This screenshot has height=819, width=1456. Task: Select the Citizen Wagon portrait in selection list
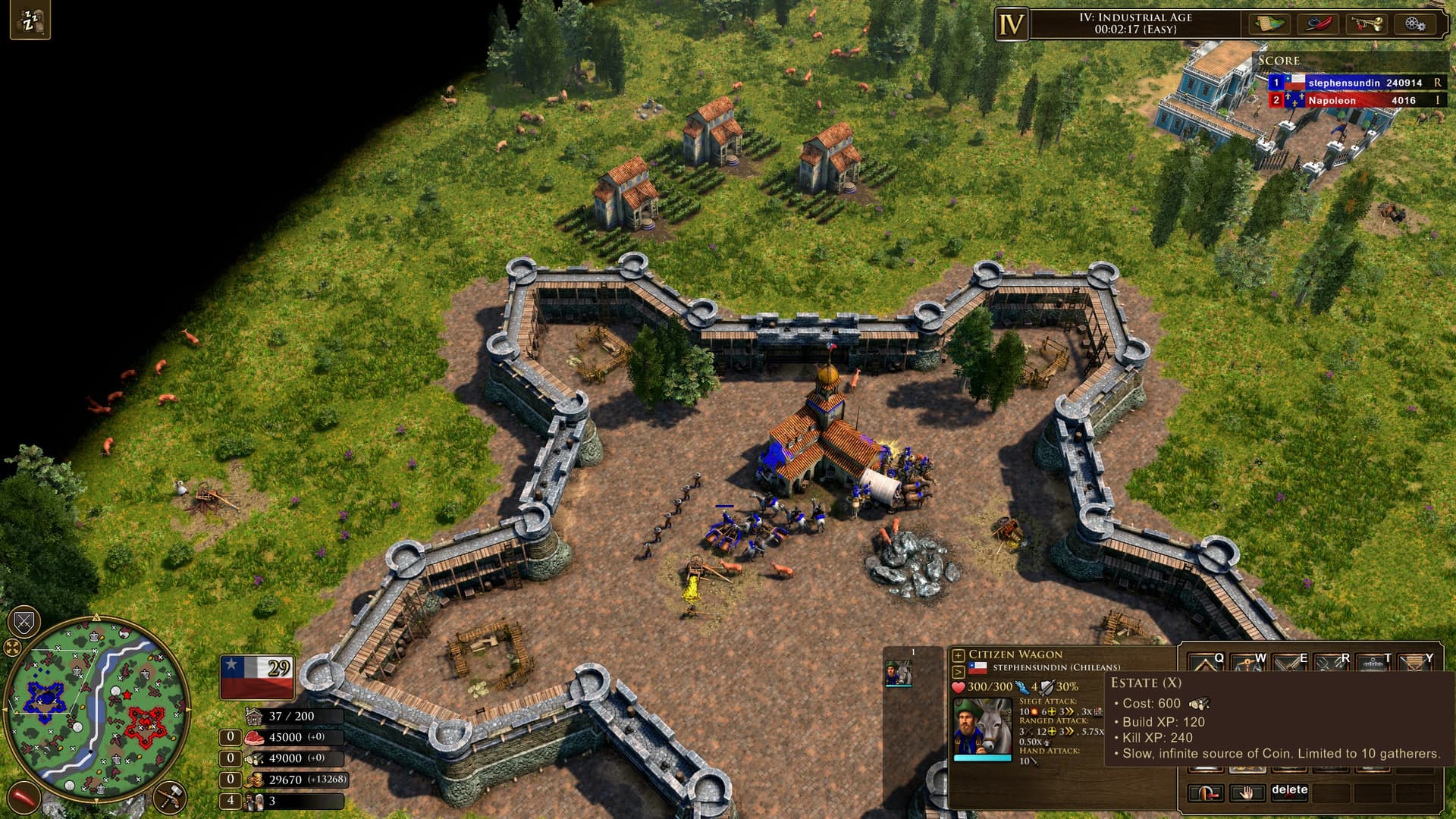[x=899, y=673]
